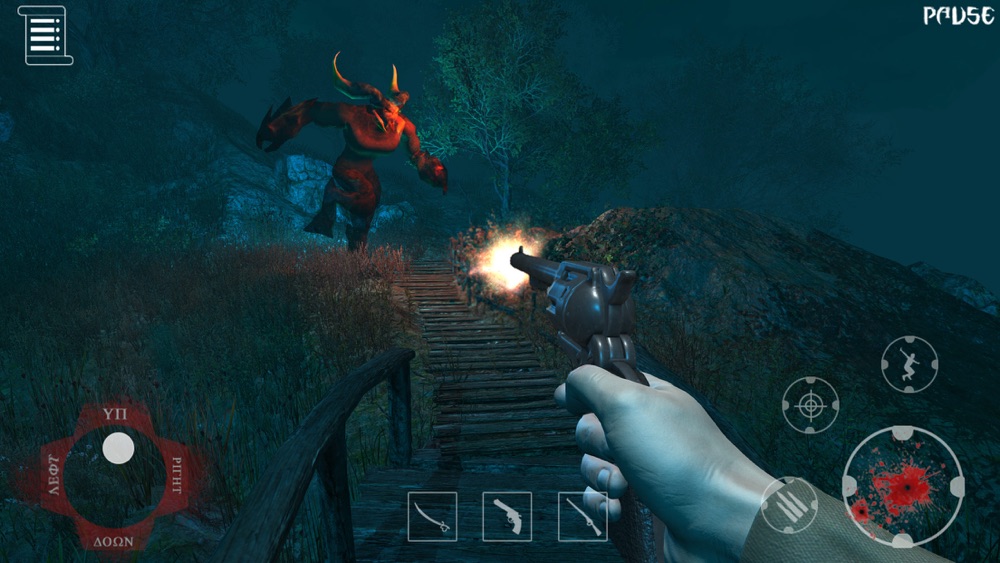Open the scroll list menu icon

click(x=45, y=35)
